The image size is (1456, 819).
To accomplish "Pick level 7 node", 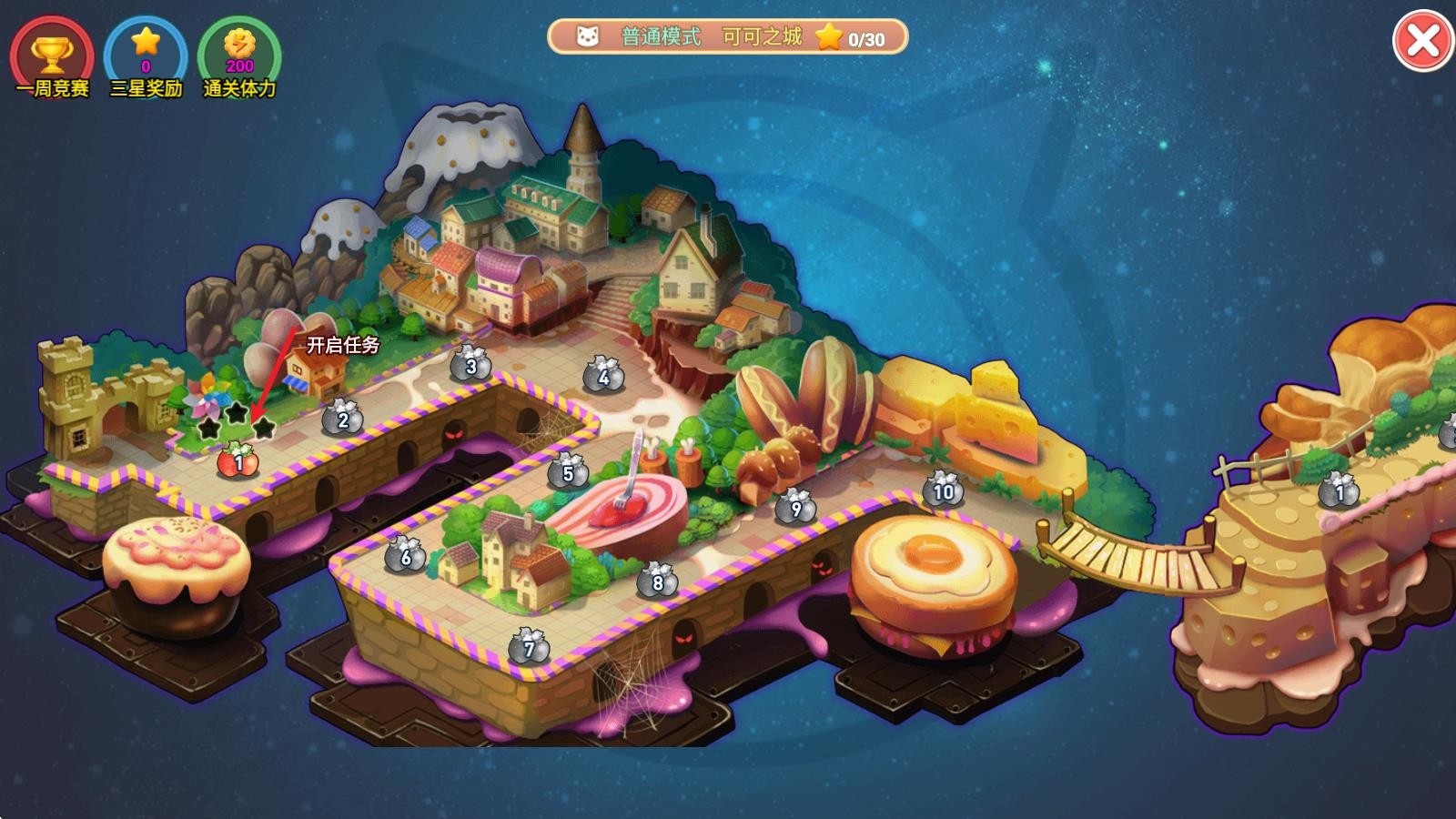I will pyautogui.click(x=529, y=647).
